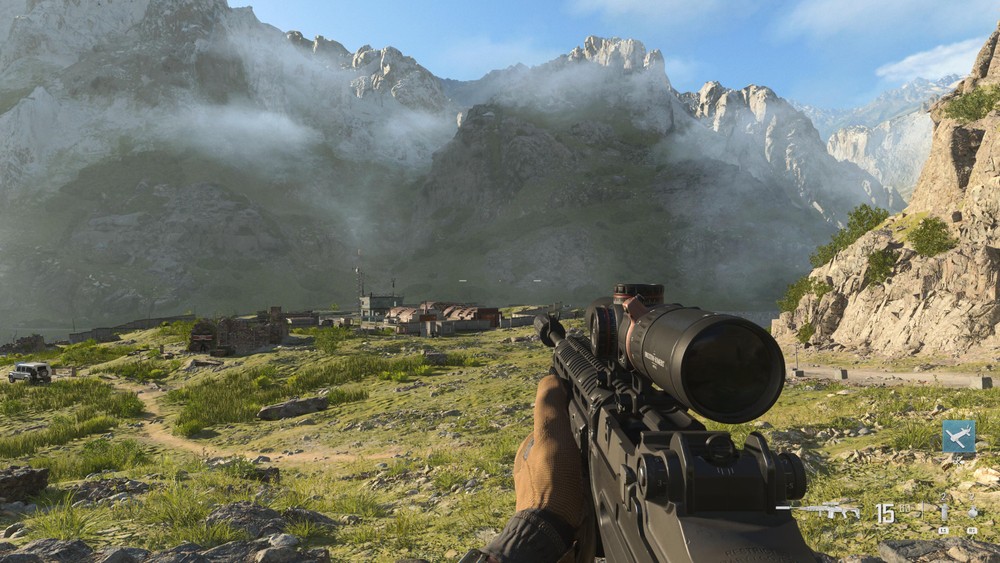The width and height of the screenshot is (1000, 563).
Task: Choose the tactical grenade equipment icon
Action: tap(944, 512)
